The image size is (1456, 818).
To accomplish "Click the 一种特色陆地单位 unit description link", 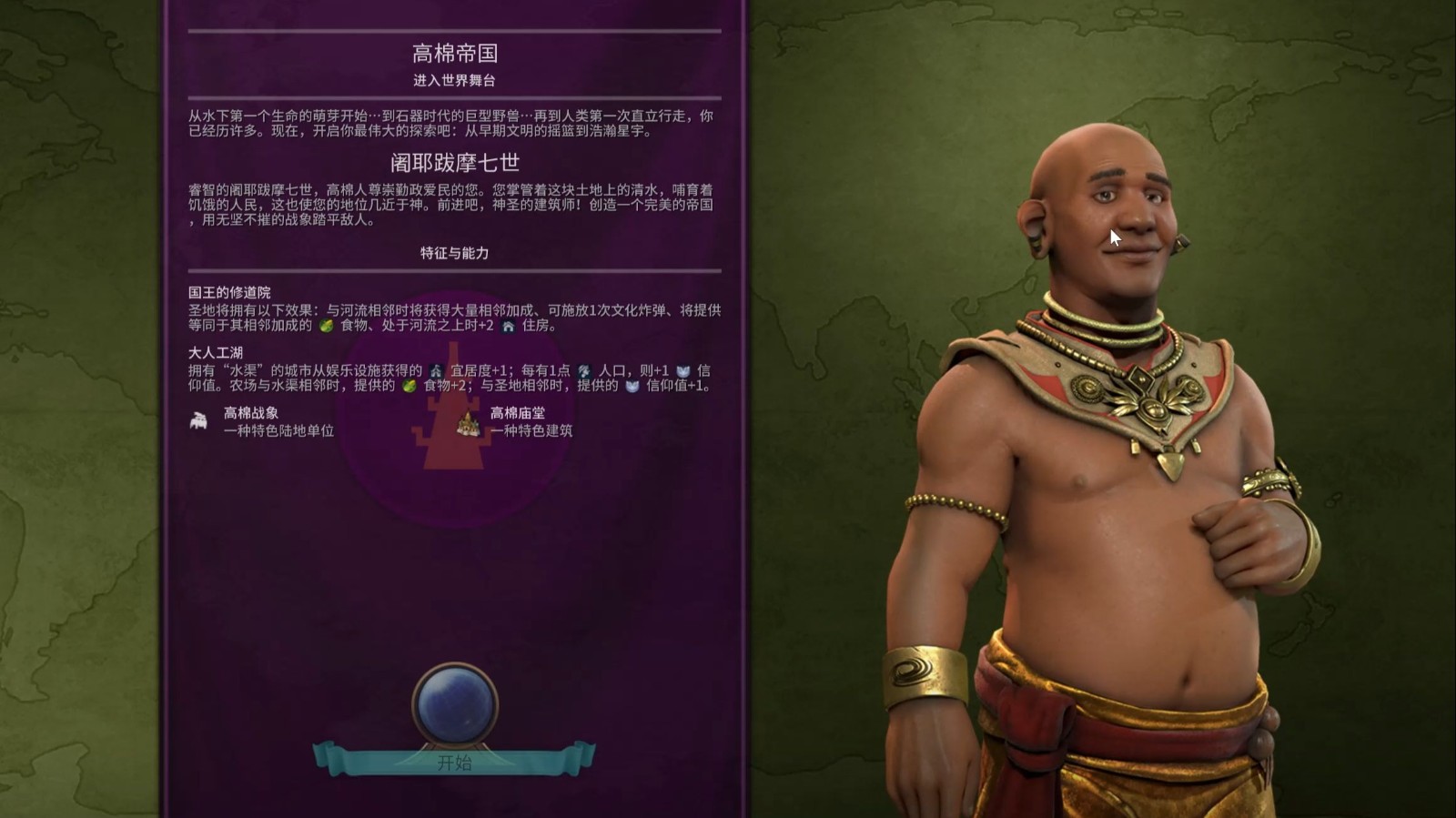I will point(279,430).
